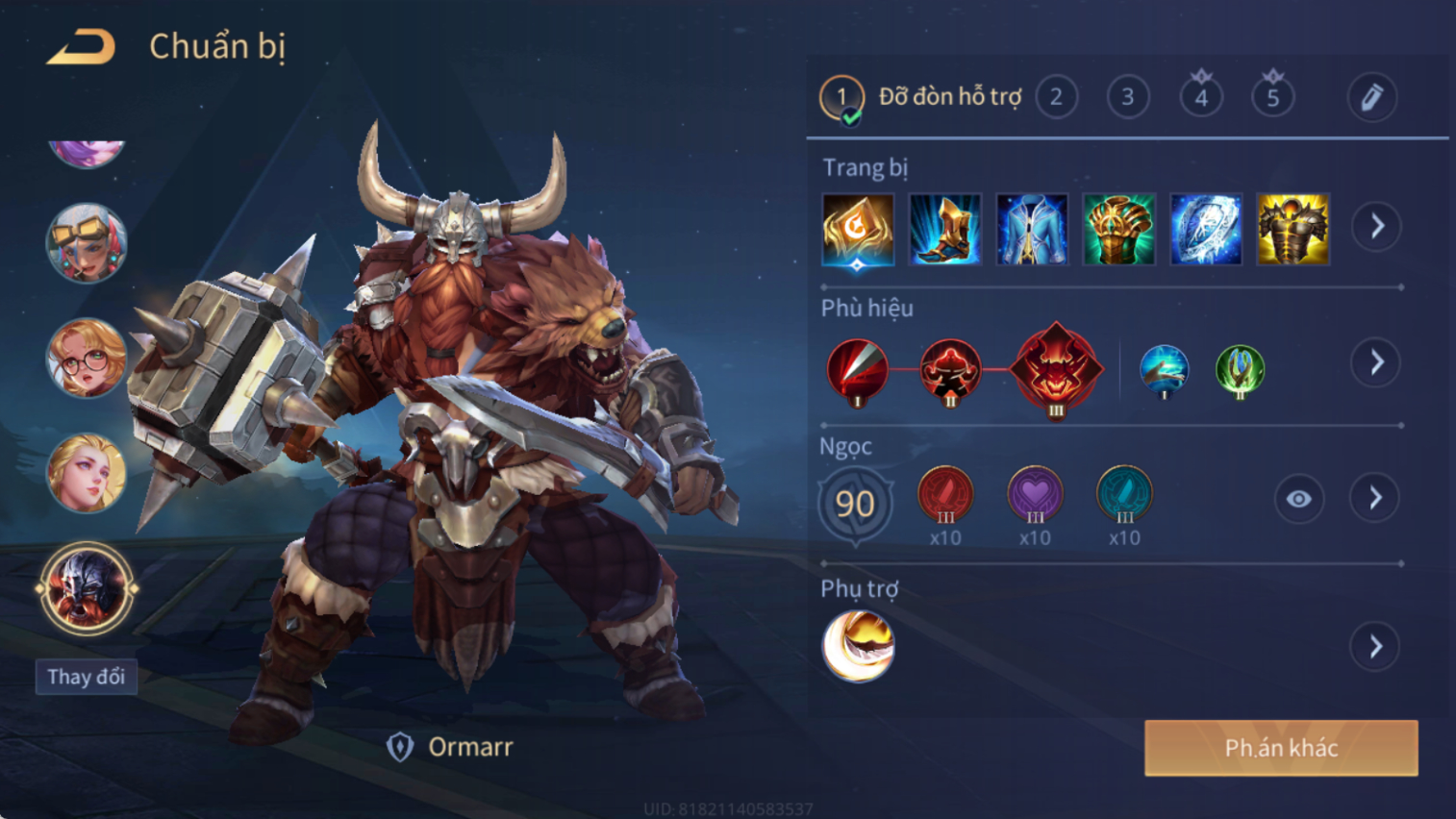This screenshot has width=1456, height=819.
Task: Open the Phù hiệu badge arrow
Action: click(x=1376, y=362)
